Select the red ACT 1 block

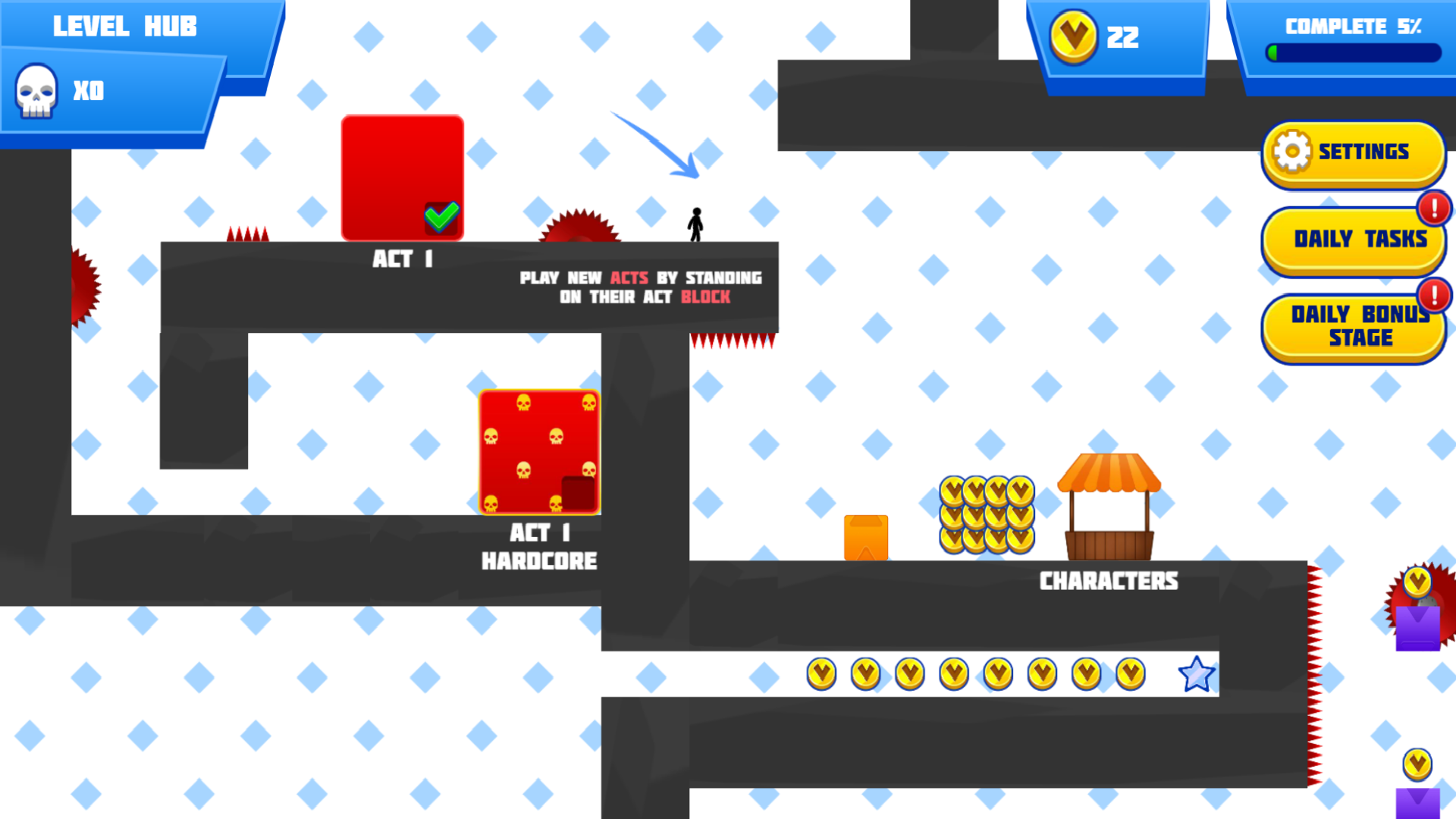click(x=402, y=174)
